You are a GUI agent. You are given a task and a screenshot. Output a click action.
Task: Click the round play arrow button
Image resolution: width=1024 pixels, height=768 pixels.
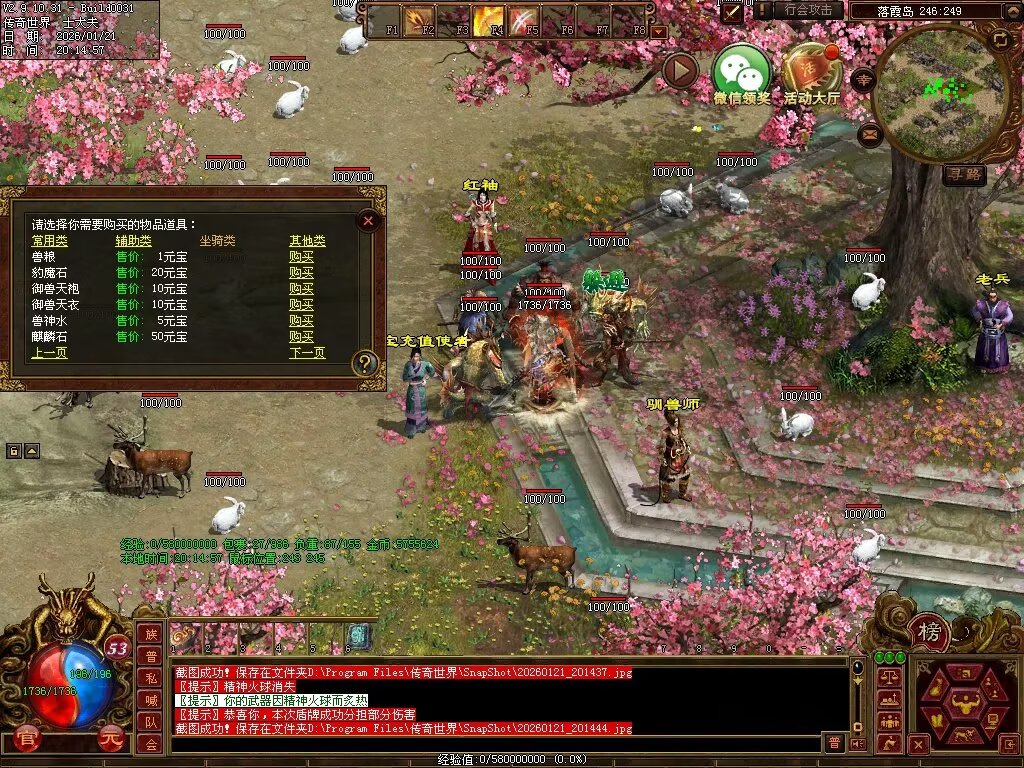(x=680, y=71)
